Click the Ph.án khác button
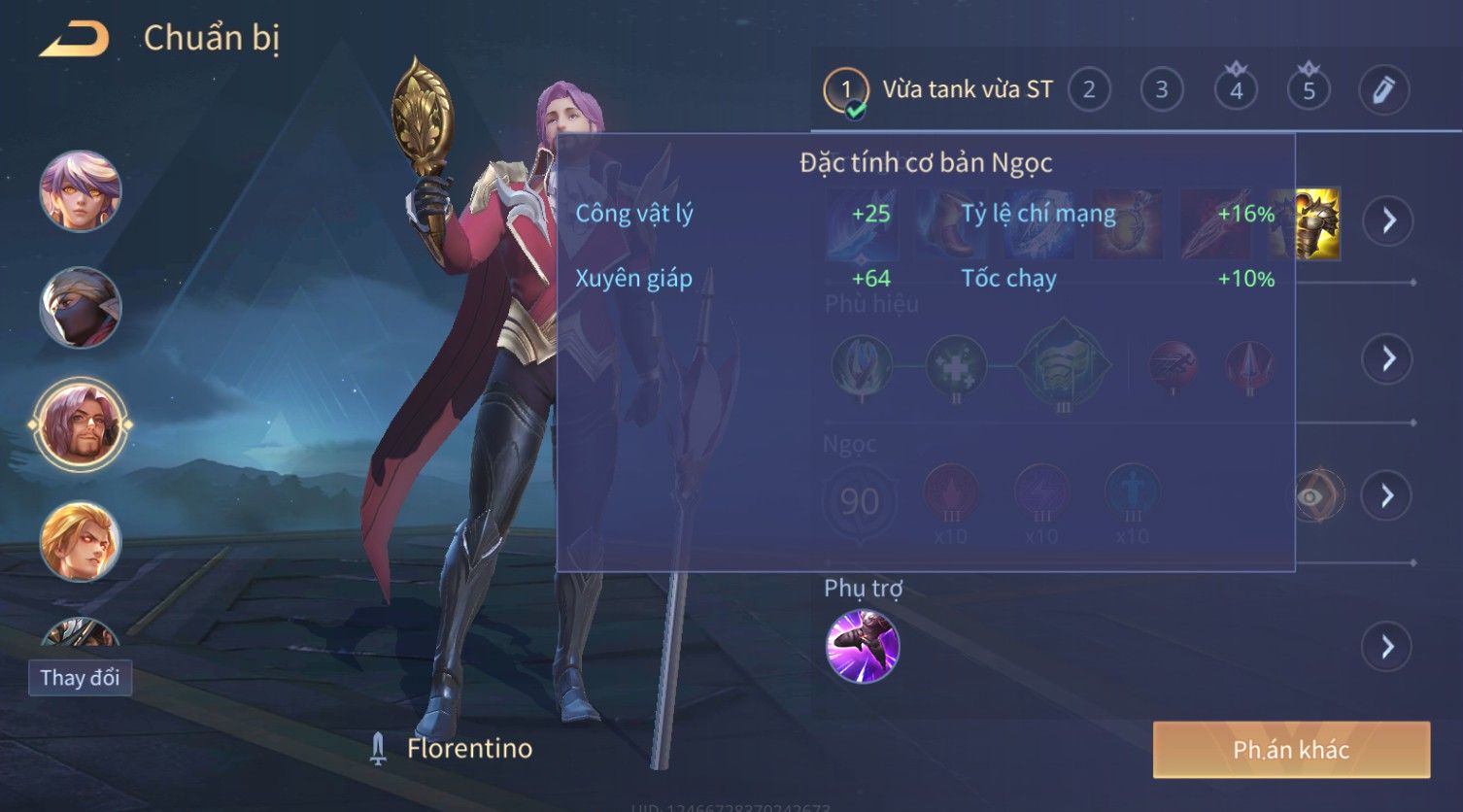The width and height of the screenshot is (1463, 812). tap(1291, 750)
